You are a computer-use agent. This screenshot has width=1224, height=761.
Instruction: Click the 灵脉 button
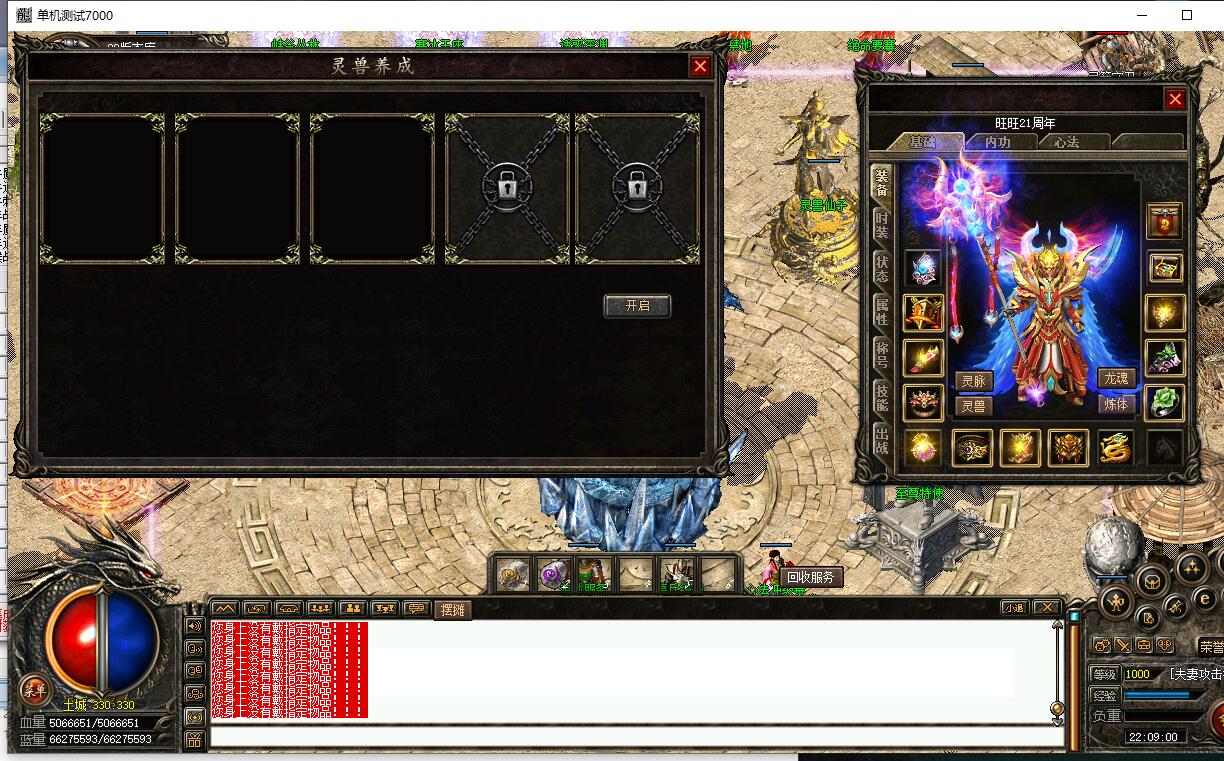click(x=973, y=381)
